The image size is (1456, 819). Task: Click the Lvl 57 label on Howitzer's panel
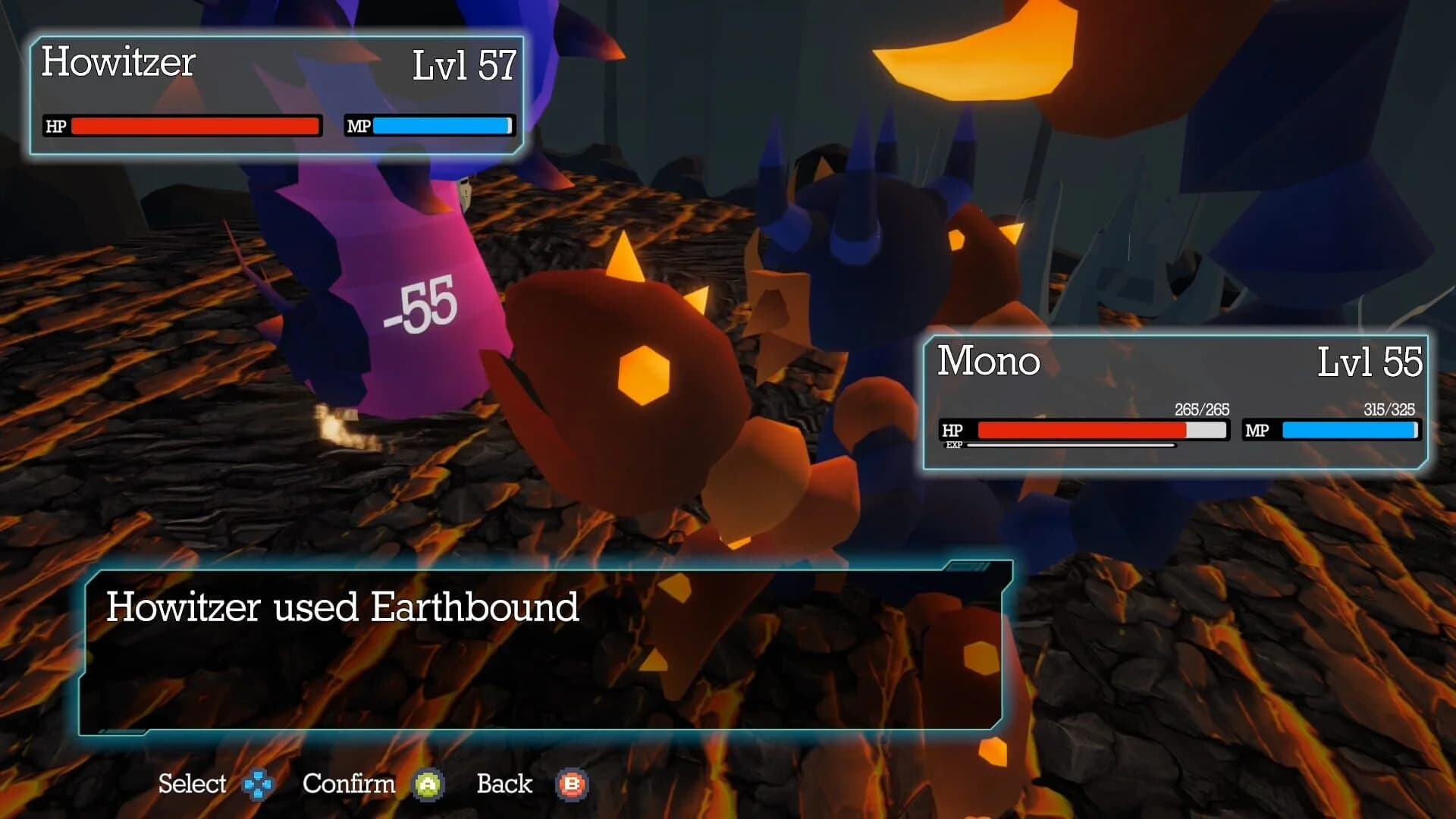point(463,64)
